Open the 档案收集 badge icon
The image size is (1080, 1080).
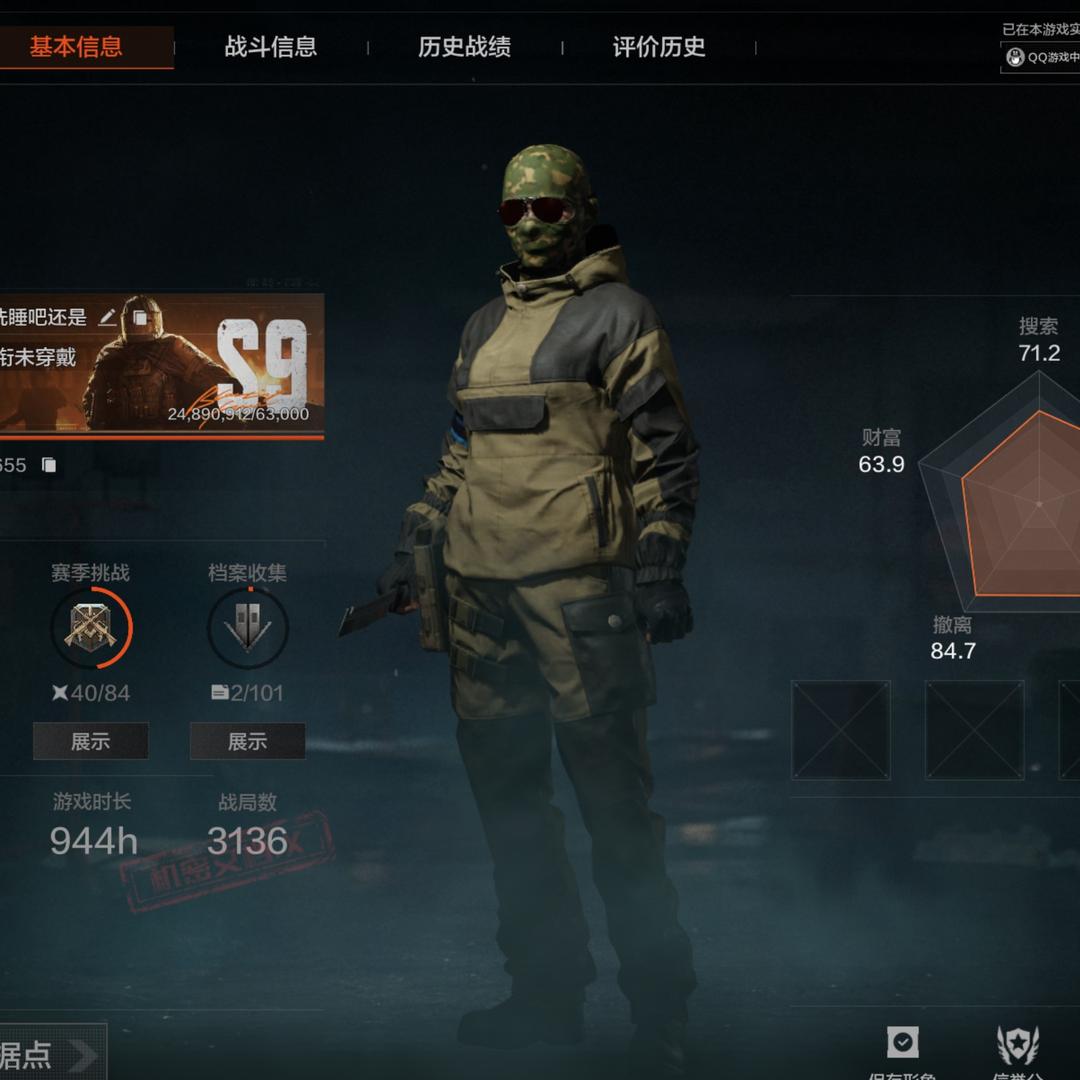247,628
